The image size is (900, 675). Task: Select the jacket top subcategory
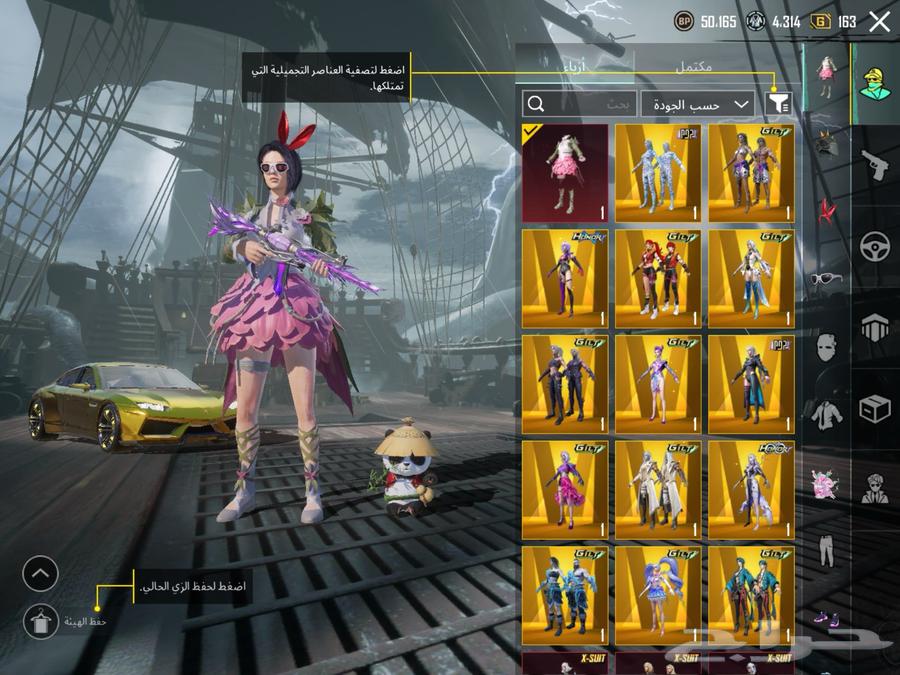pos(826,414)
